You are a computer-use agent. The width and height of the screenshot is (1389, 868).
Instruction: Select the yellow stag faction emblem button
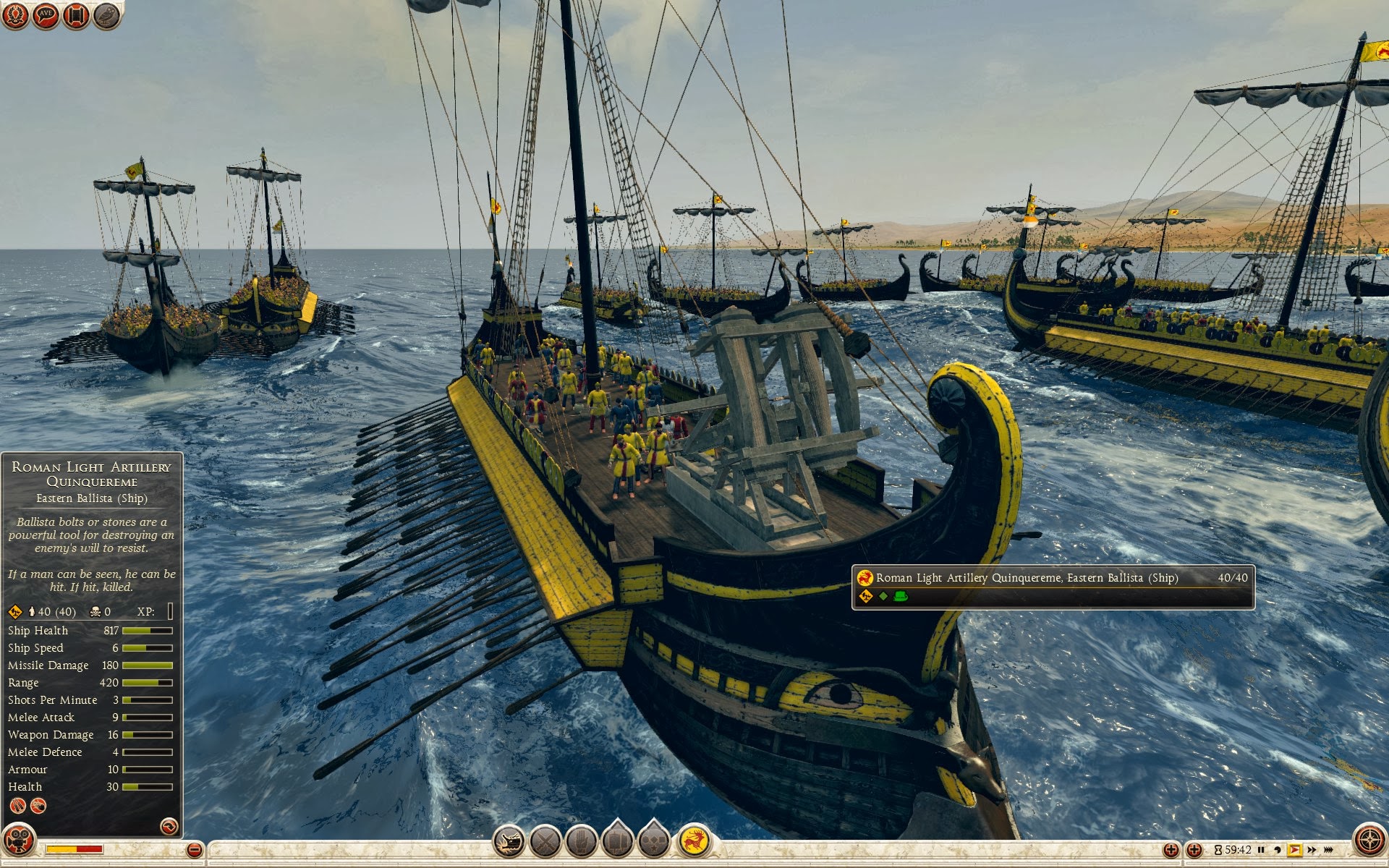695,841
